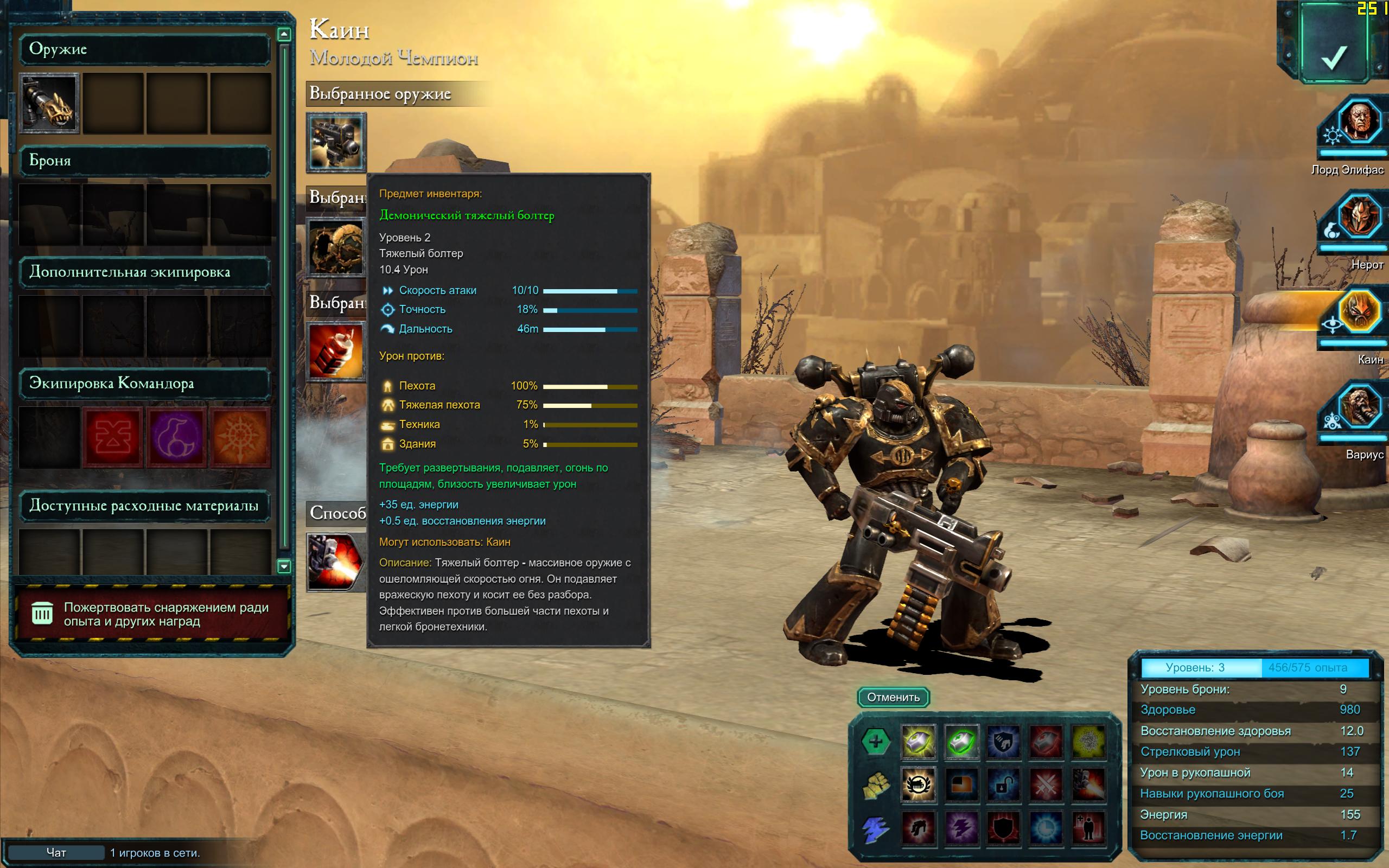
Task: Select the open padlock skill icon
Action: [x=1003, y=784]
